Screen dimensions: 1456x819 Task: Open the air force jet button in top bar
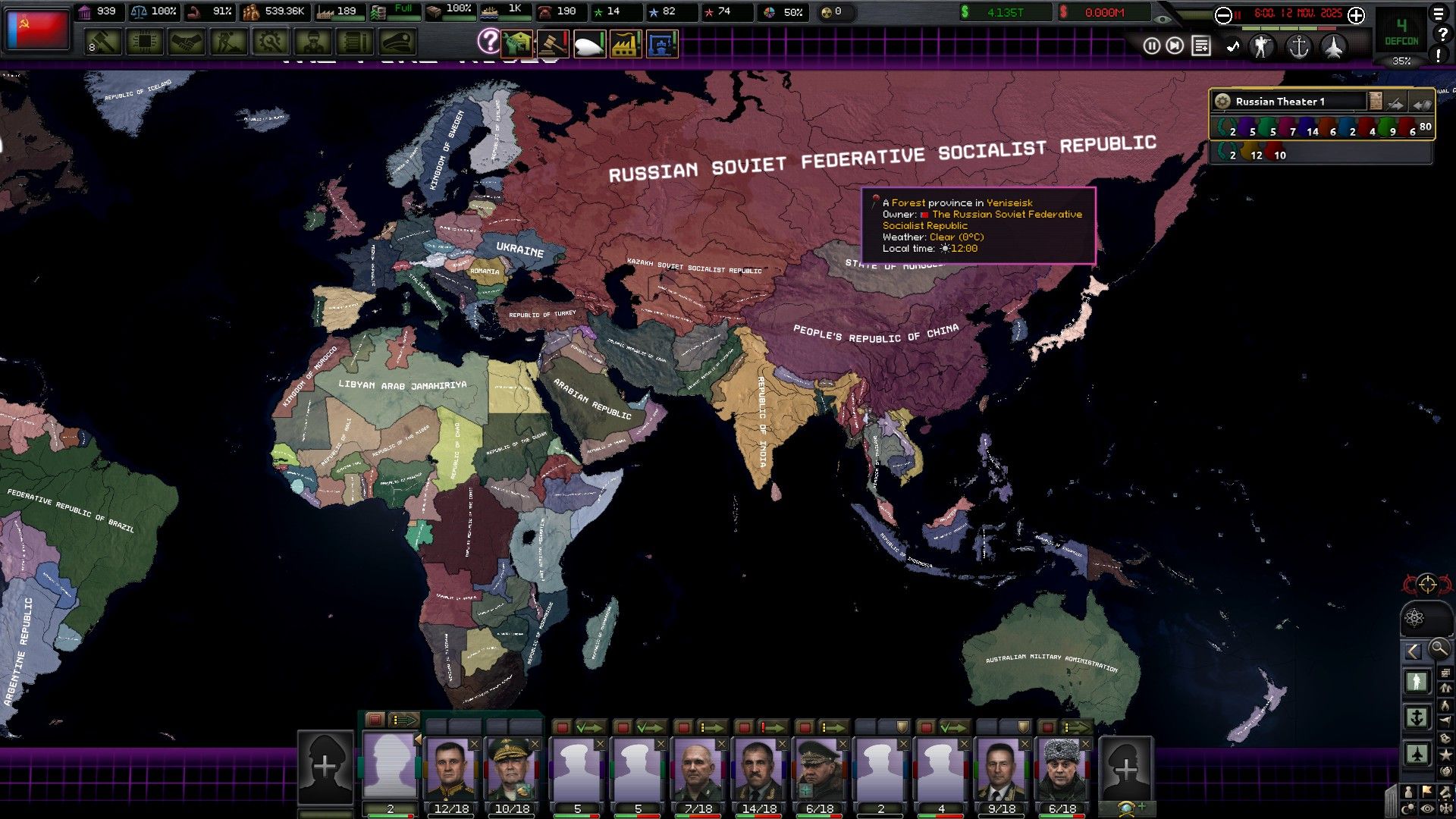1334,47
